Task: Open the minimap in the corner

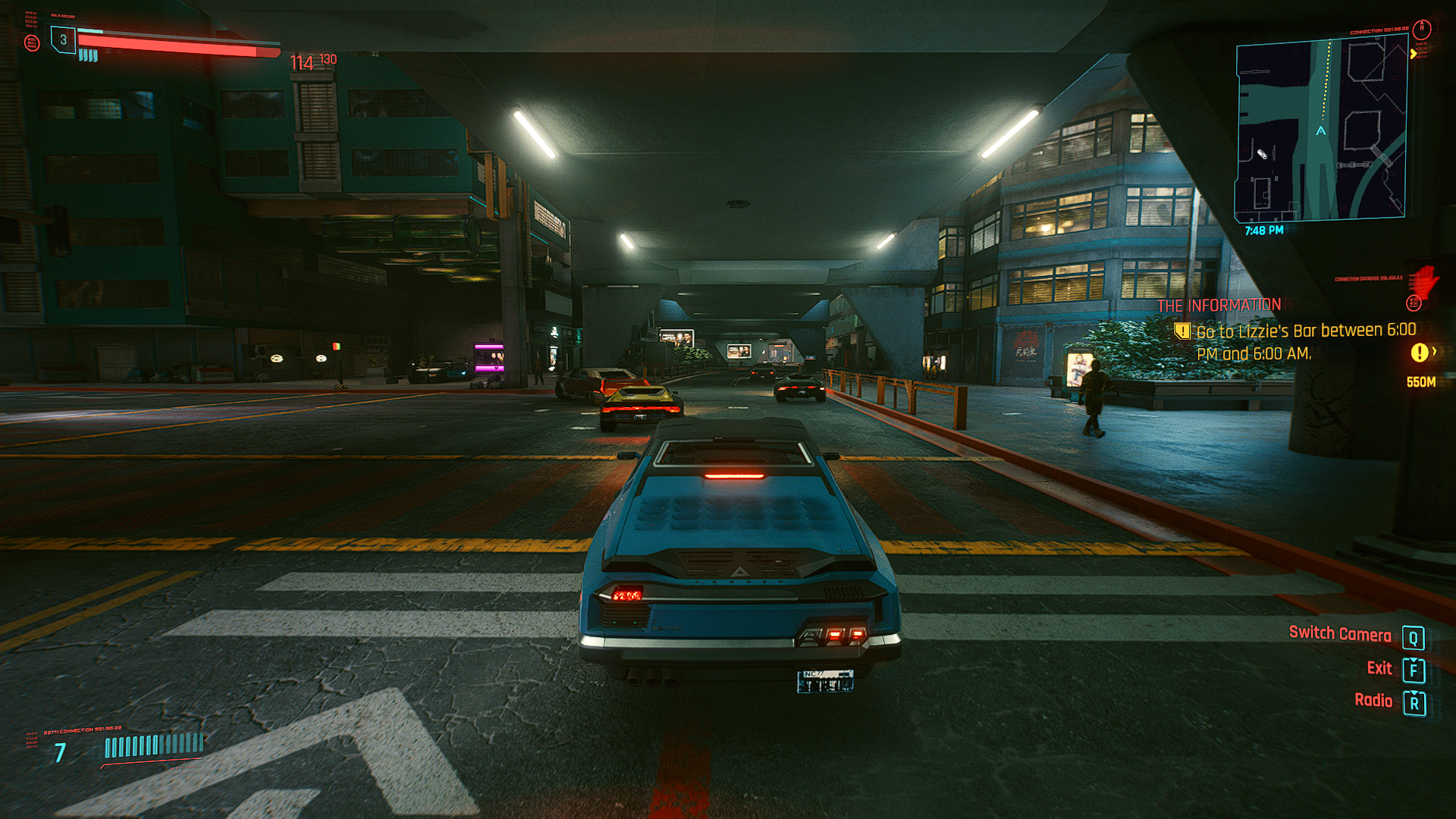Action: [1321, 129]
